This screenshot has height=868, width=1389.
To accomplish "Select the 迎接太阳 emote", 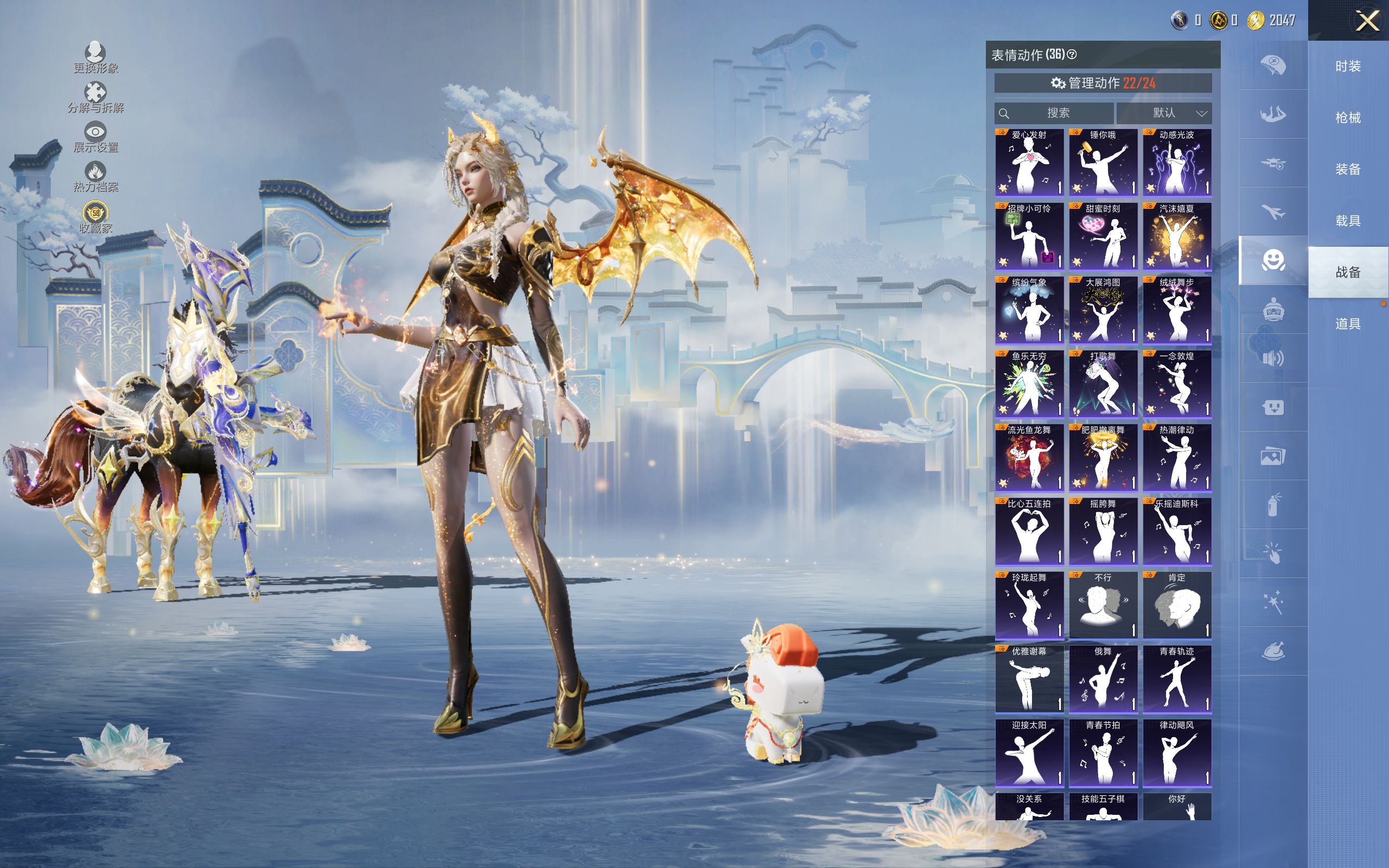I will [x=1029, y=752].
